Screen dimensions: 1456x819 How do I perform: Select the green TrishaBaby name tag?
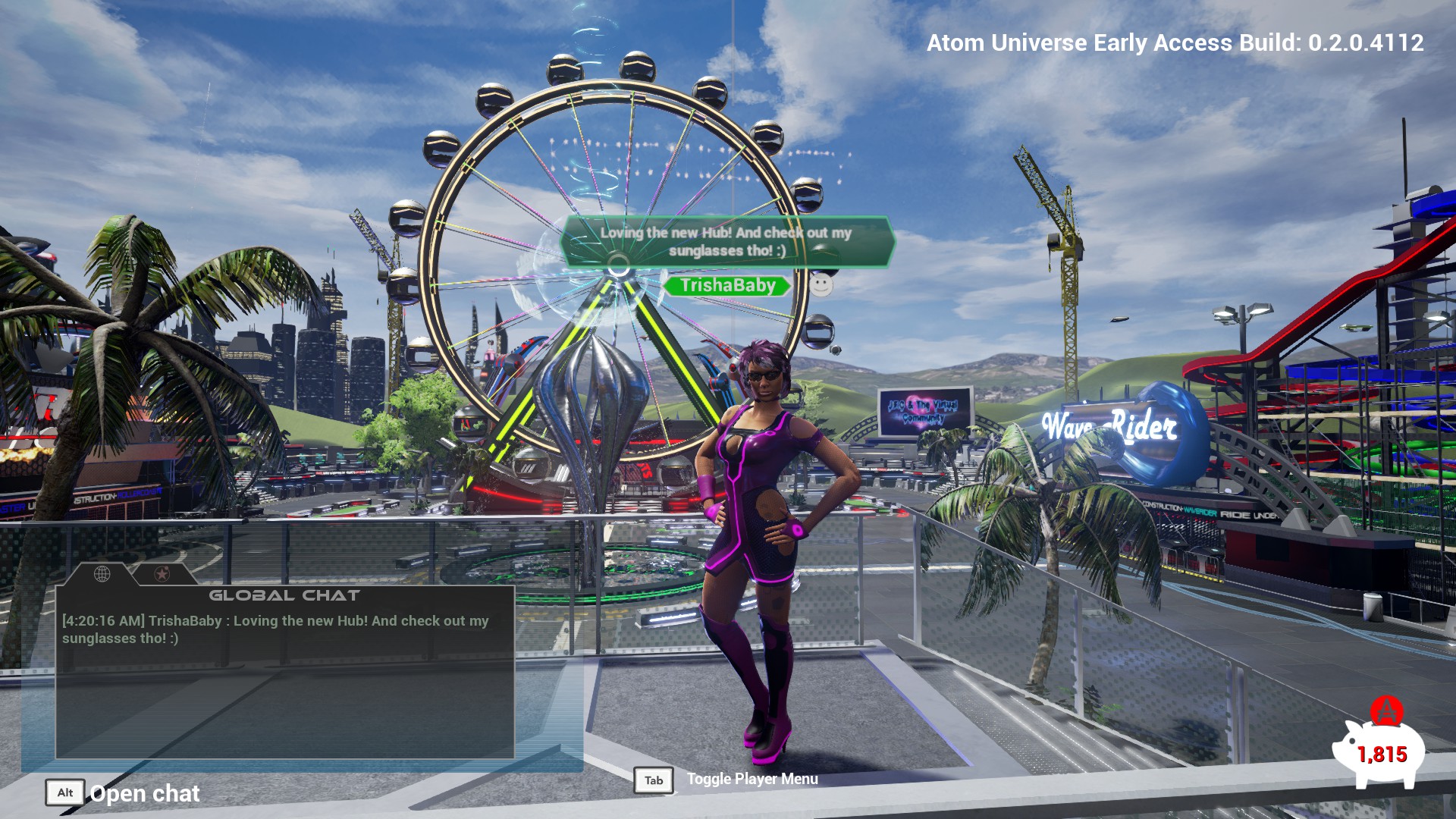726,285
